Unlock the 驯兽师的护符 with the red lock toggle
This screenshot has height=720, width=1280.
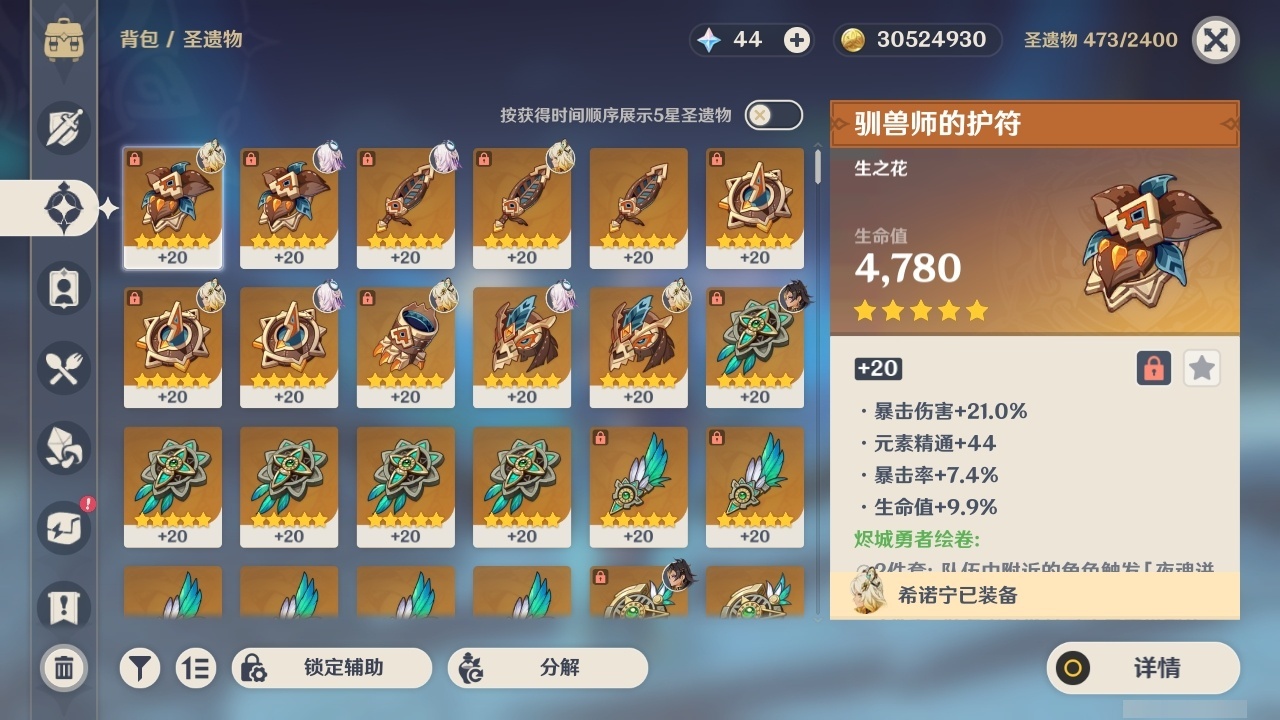coord(1156,368)
